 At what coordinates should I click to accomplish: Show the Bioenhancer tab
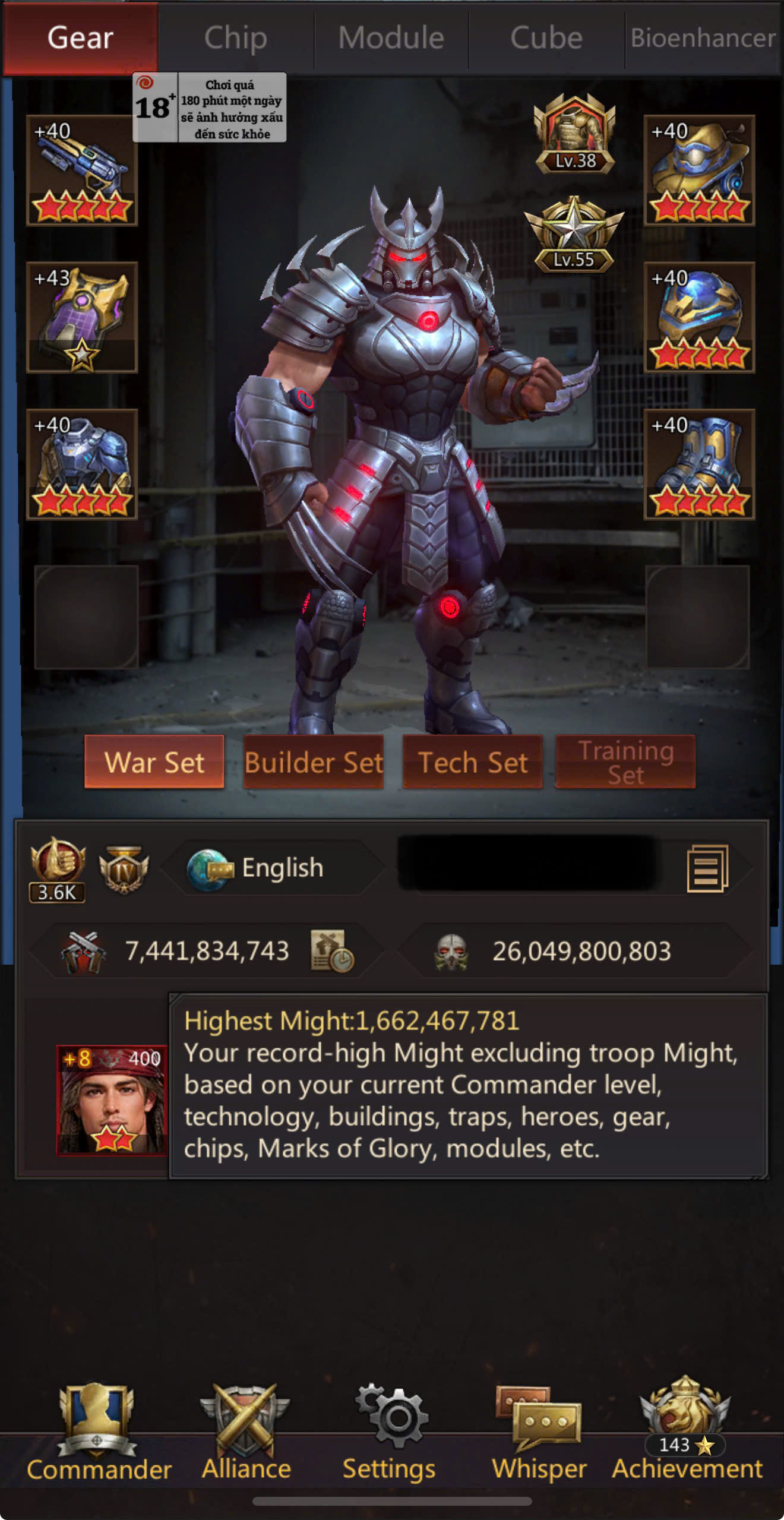point(703,38)
